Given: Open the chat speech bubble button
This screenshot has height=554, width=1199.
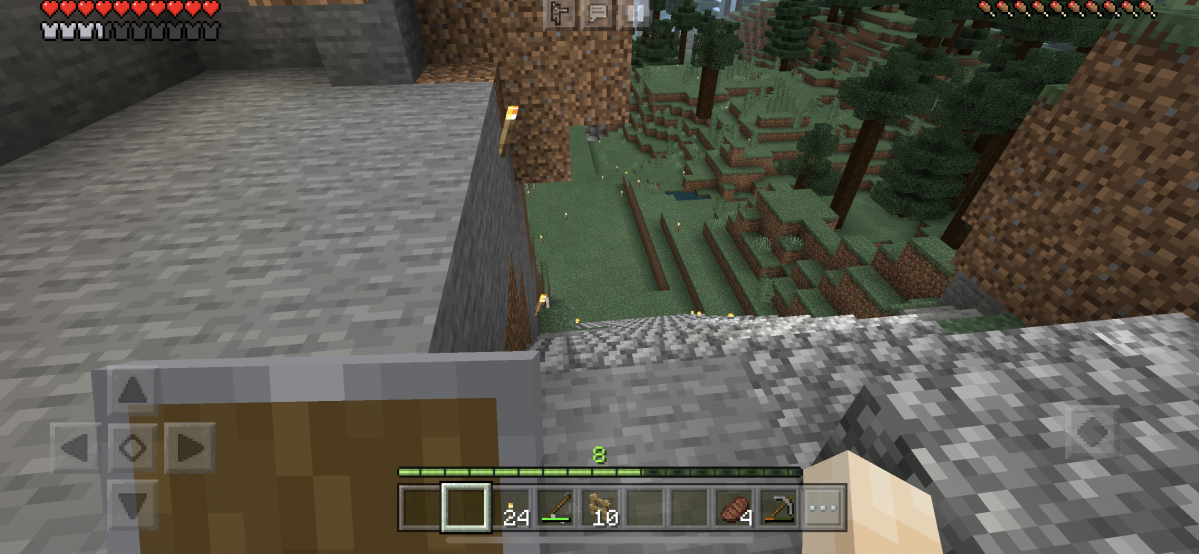Looking at the screenshot, I should pos(598,13).
